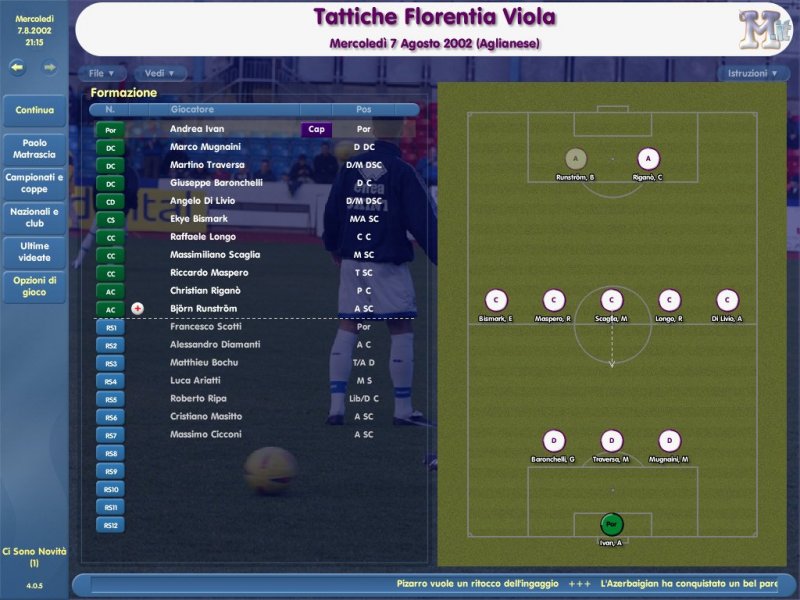Click the Por goalkeeper token on pitch
The height and width of the screenshot is (600, 800).
coord(612,523)
